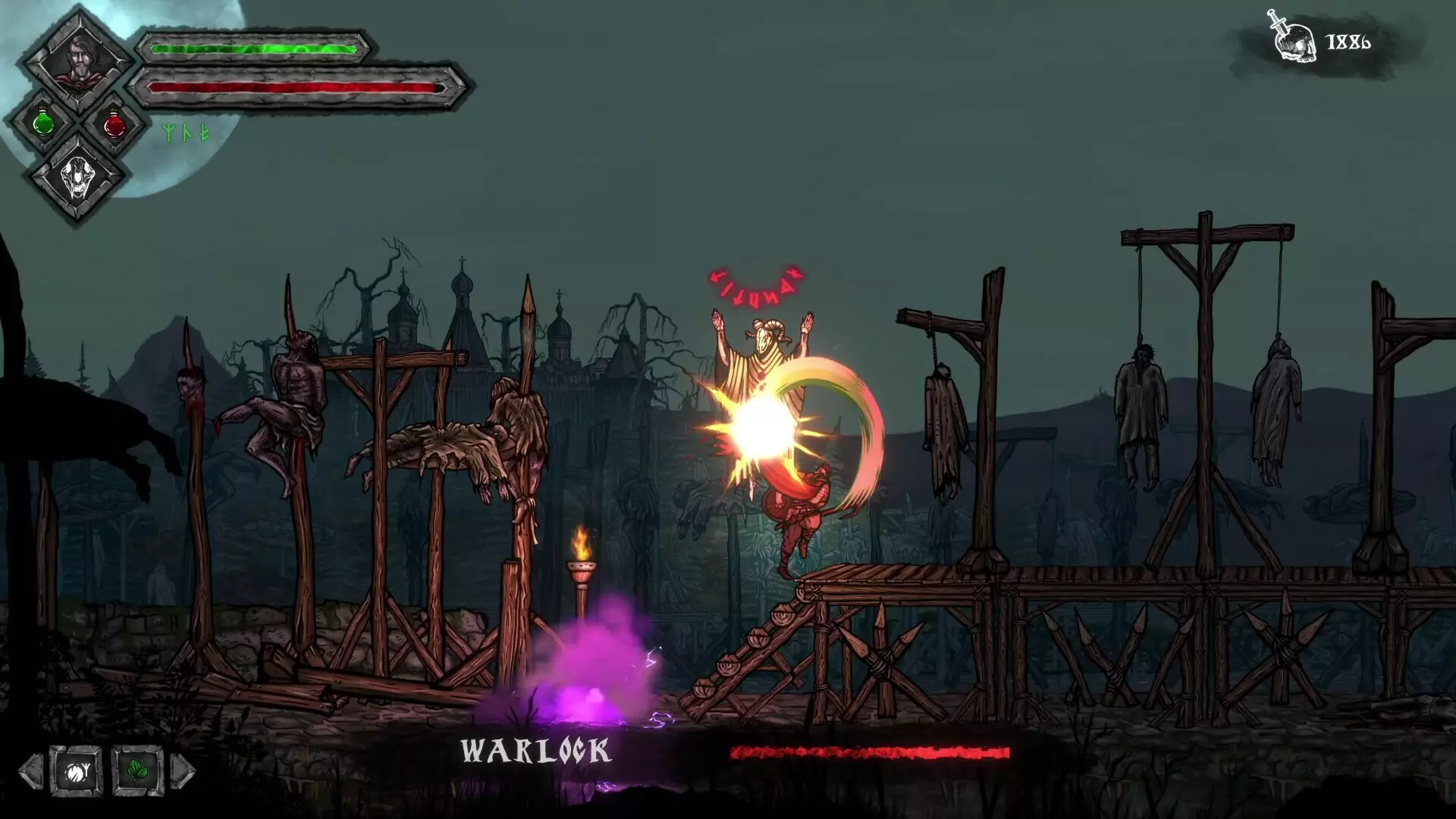Use the green potion flask
The height and width of the screenshot is (819, 1456).
(x=43, y=123)
